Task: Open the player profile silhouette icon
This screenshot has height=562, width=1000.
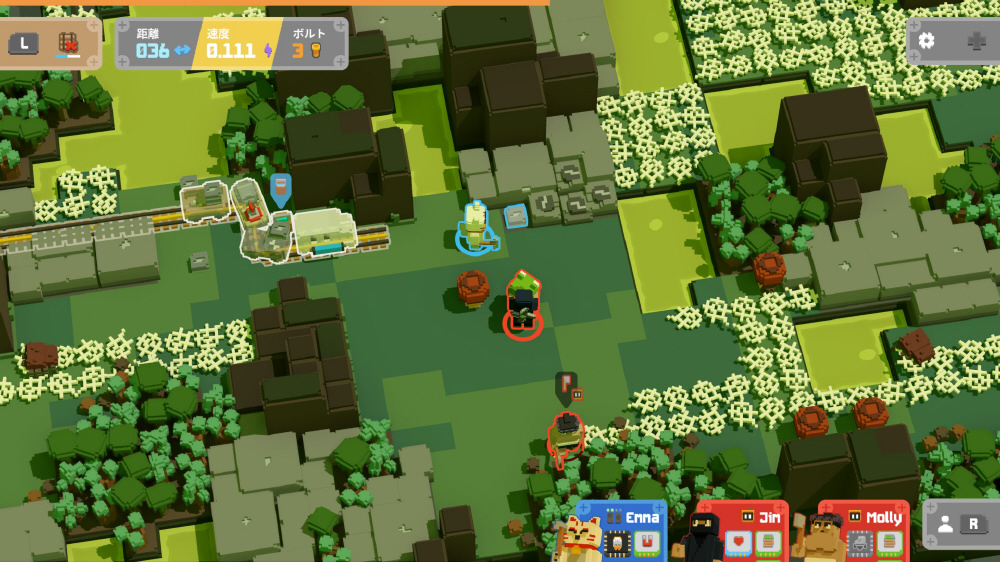Action: [944, 524]
